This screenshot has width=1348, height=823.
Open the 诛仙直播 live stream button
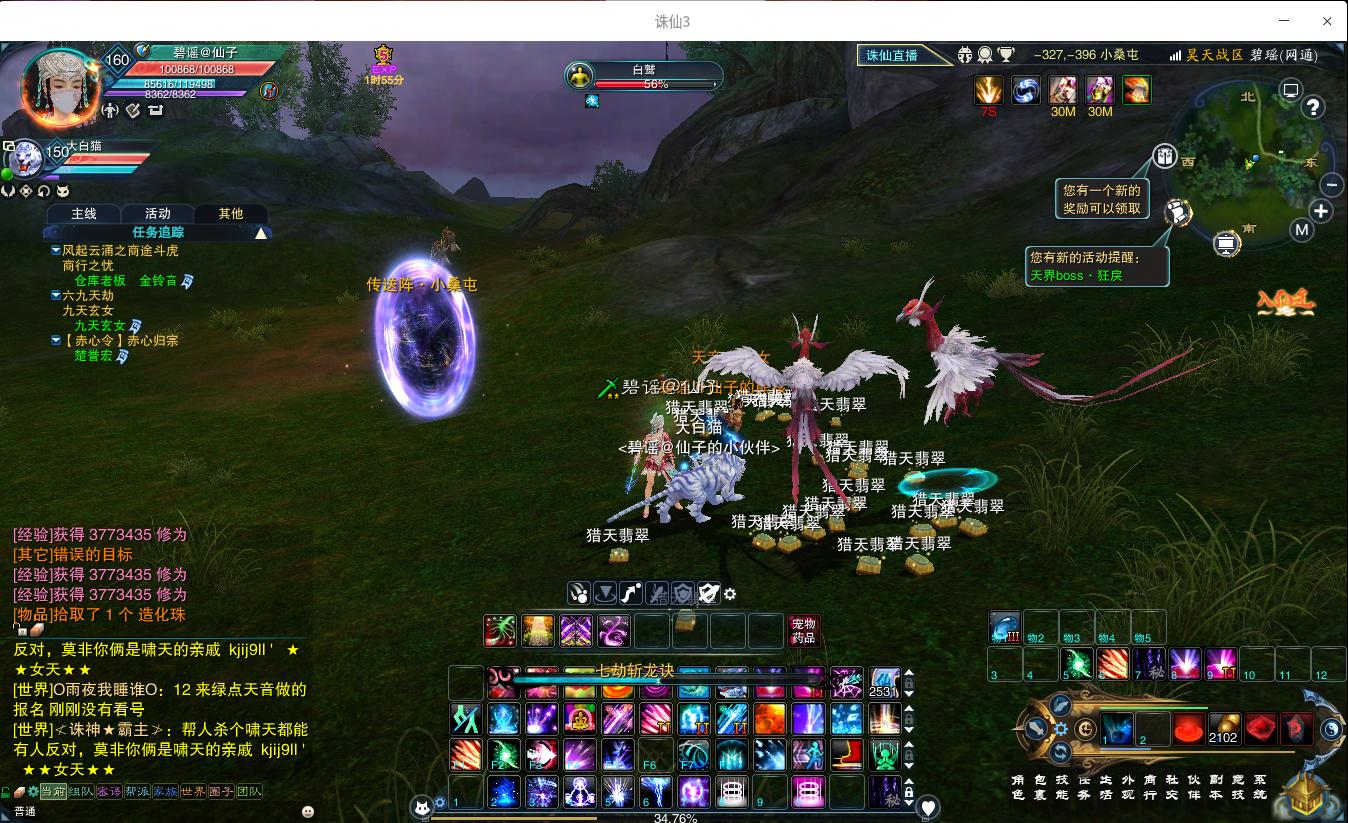(892, 55)
